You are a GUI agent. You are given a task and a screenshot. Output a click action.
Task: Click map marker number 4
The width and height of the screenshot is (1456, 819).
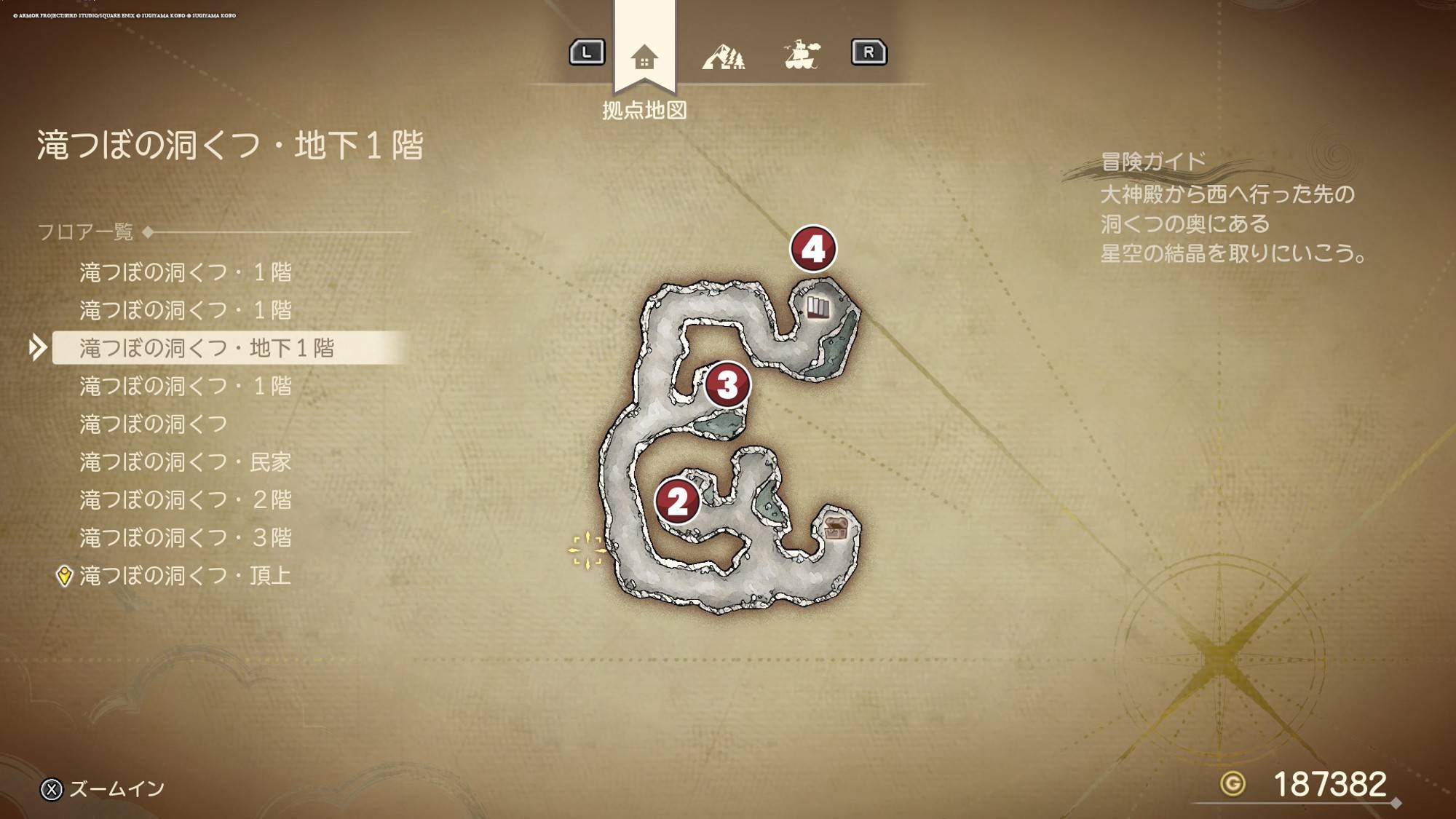point(813,249)
